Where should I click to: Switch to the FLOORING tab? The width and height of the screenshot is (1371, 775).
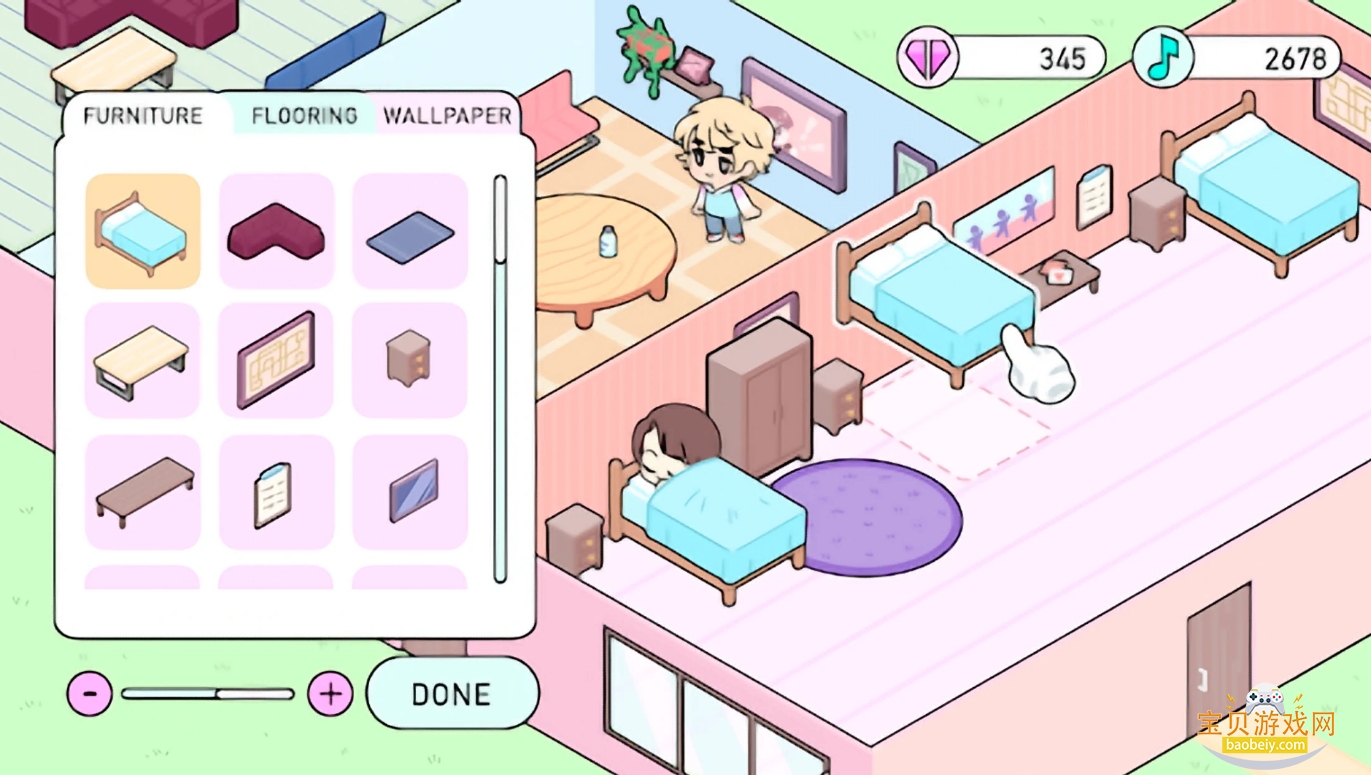click(302, 115)
